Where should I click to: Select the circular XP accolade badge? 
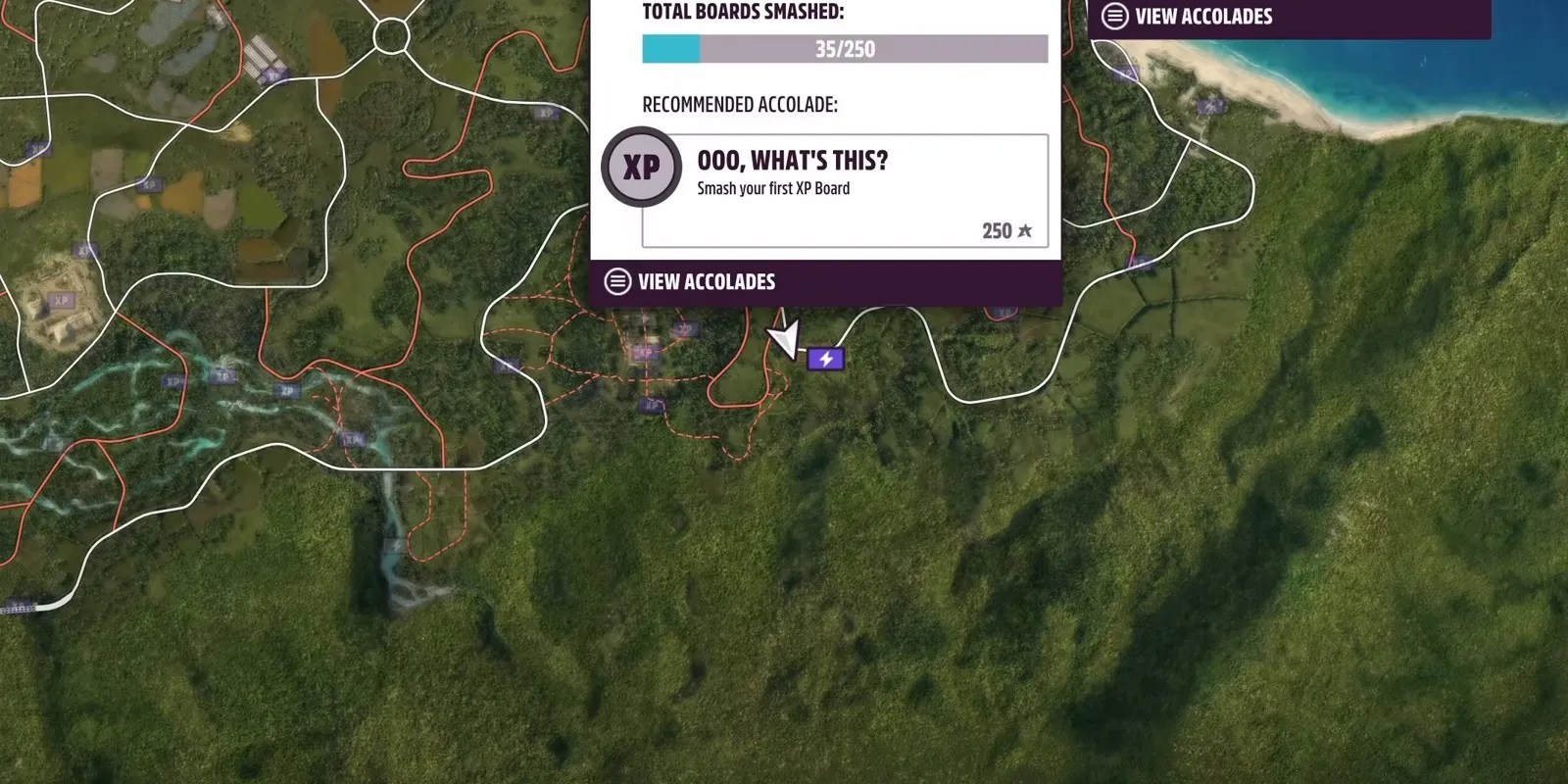coord(640,168)
